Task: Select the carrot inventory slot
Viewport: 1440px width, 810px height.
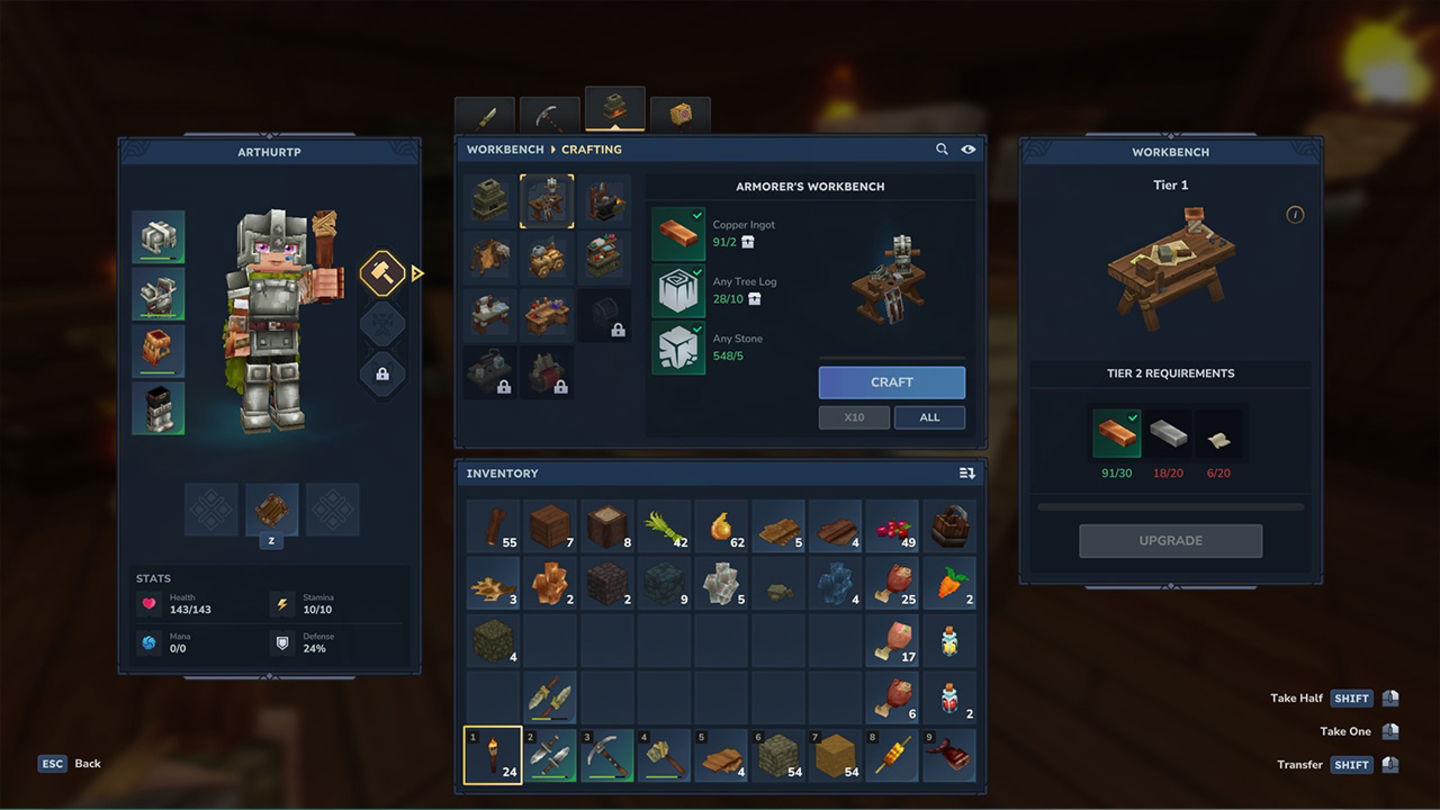Action: [949, 584]
